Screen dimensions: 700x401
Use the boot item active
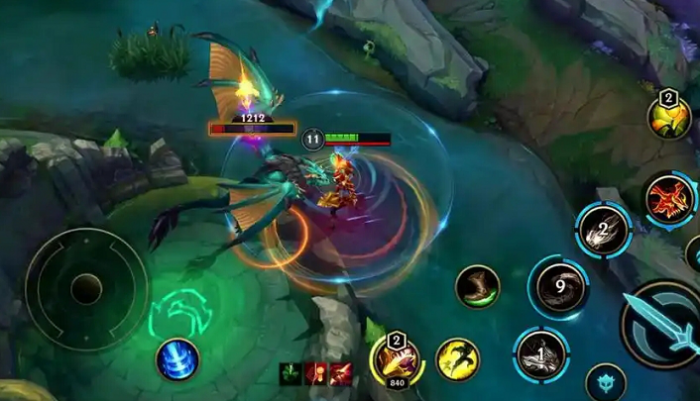[477, 286]
